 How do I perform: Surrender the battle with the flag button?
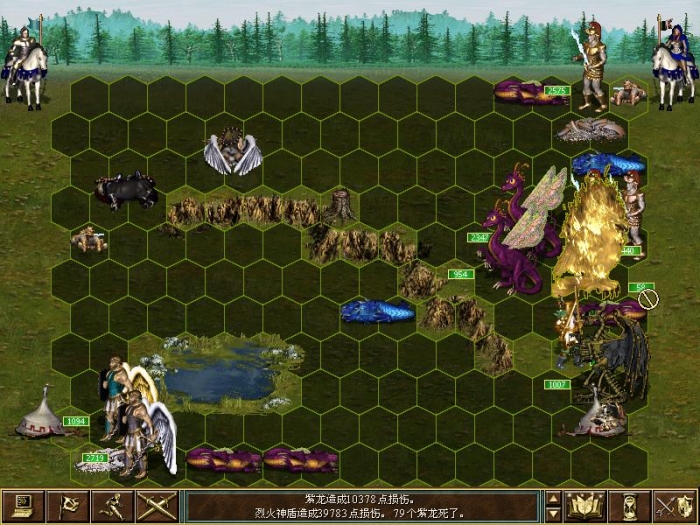click(68, 506)
